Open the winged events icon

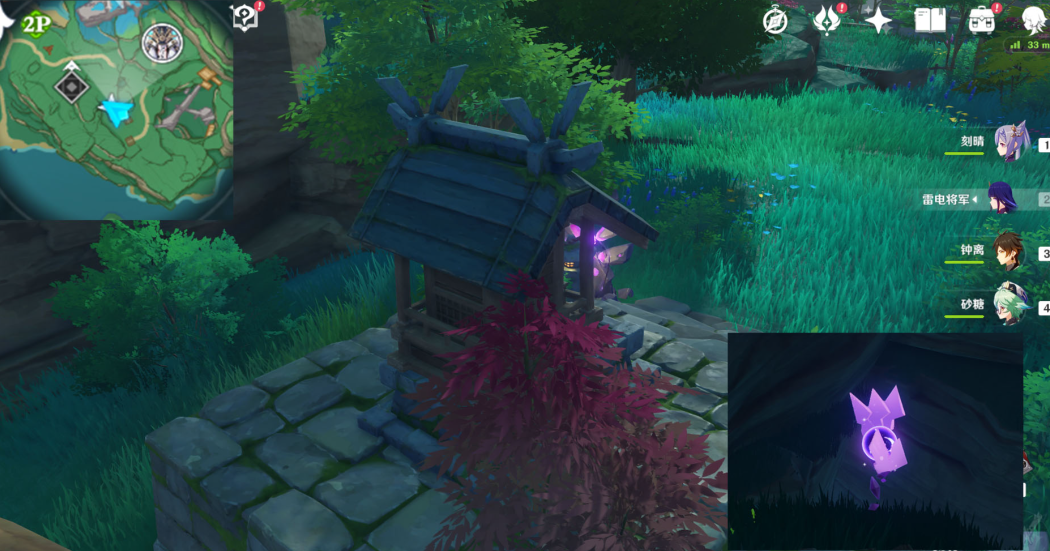pos(827,20)
